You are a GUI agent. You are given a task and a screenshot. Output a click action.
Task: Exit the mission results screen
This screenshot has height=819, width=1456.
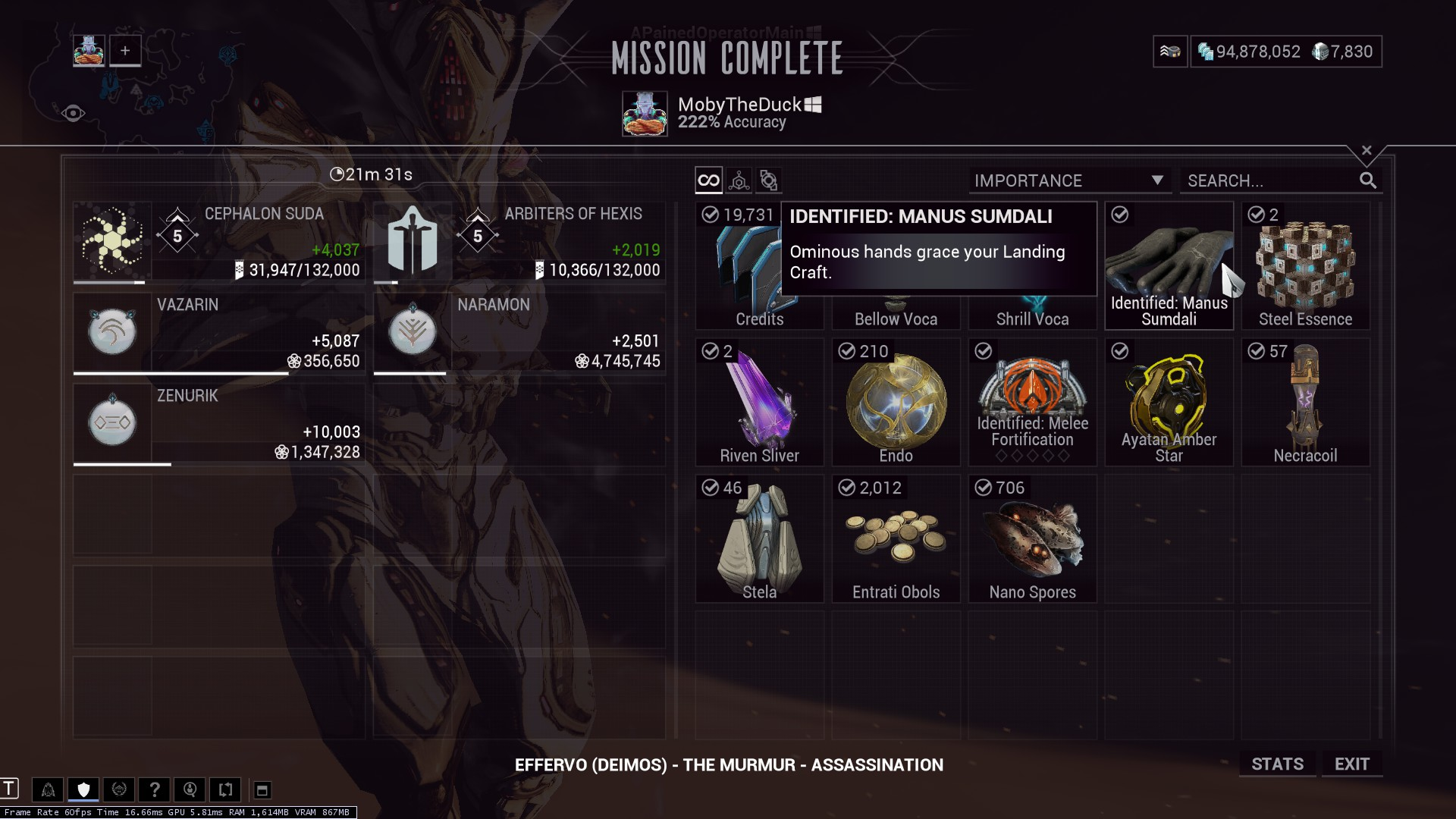point(1351,764)
